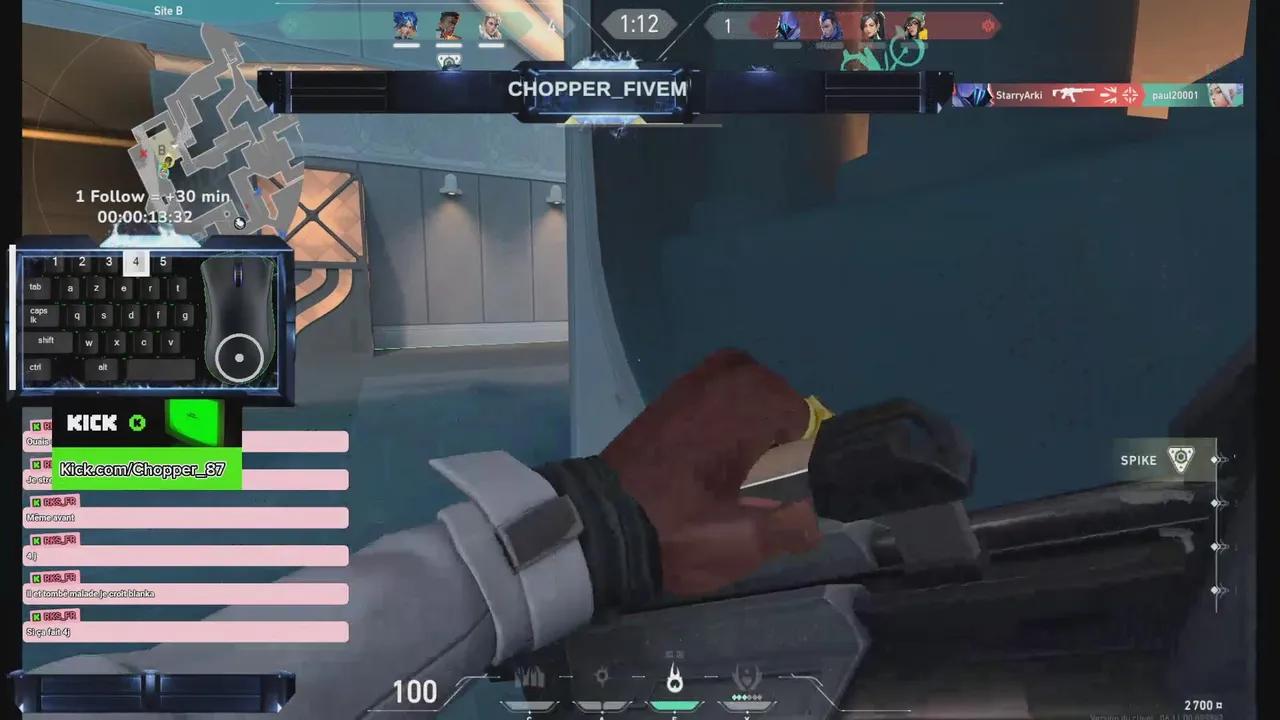Screen dimensions: 1280x720
Task: Click paul20001's agent portrait in the killfeed
Action: 1226,95
